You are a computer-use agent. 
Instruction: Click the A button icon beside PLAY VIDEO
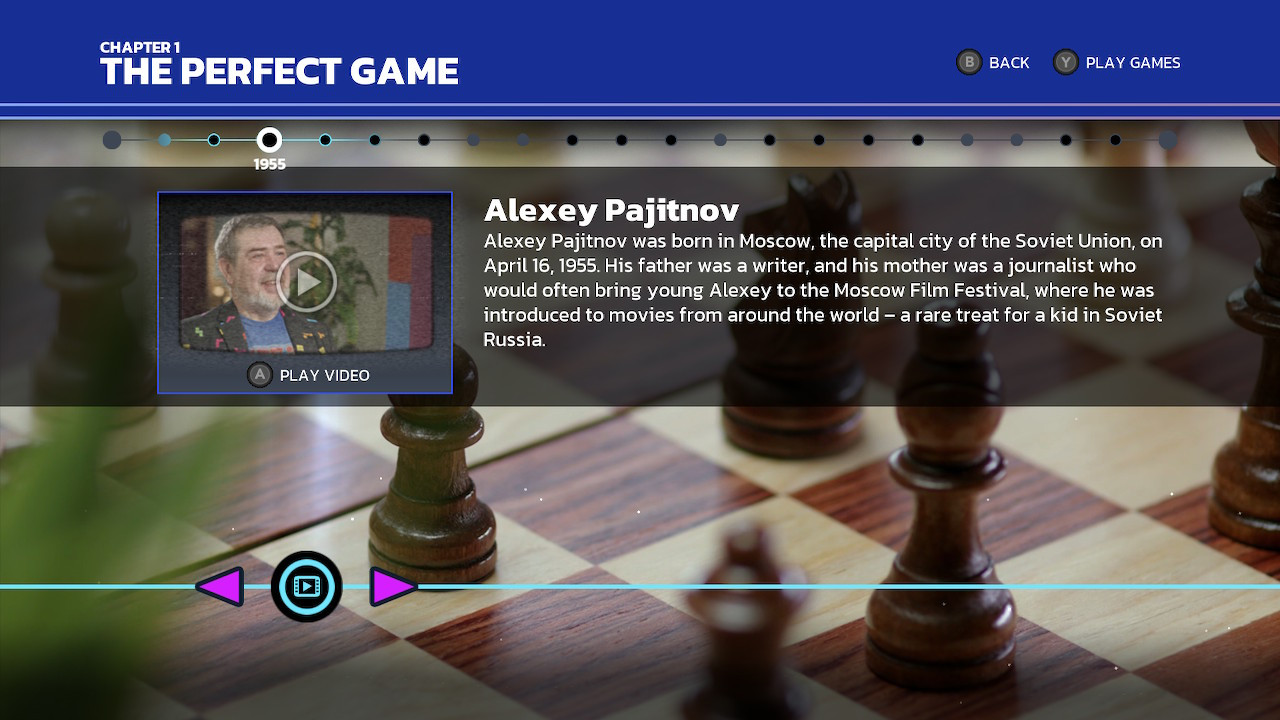click(x=259, y=375)
